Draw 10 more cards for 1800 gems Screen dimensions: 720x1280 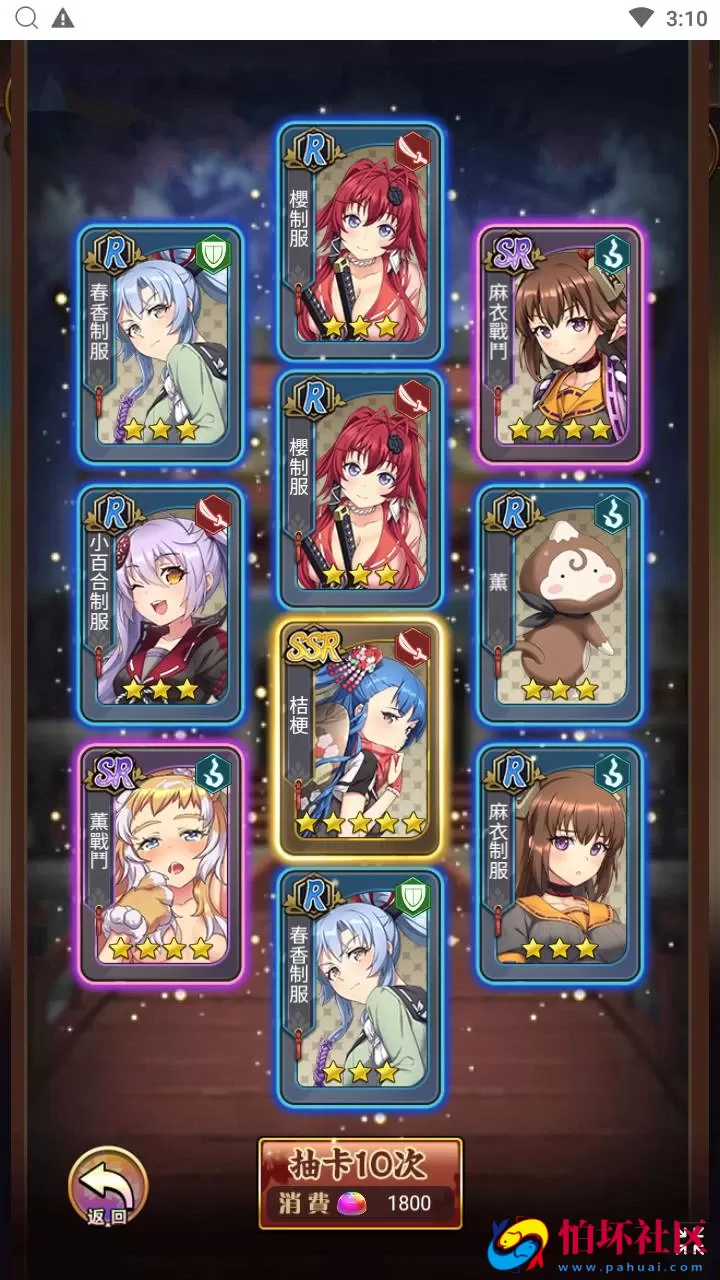pos(360,1183)
